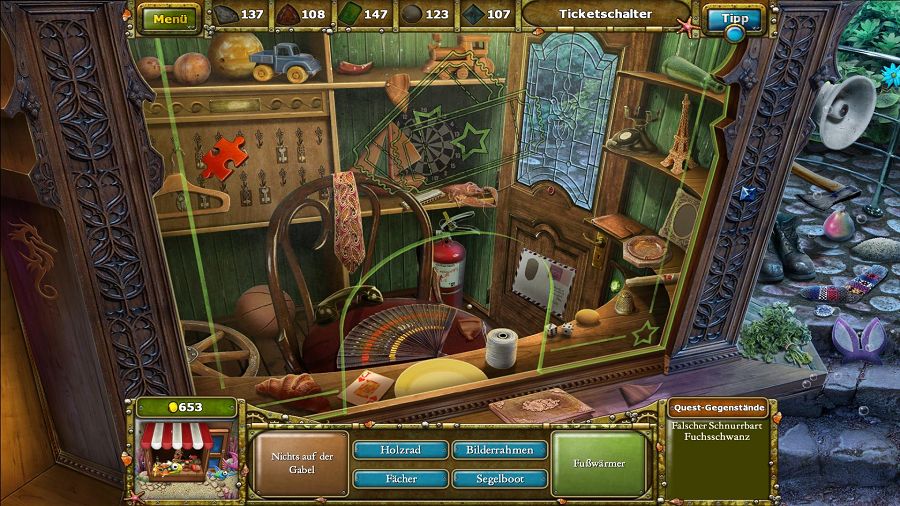
Task: Click the green Fußwärmer panel
Action: (599, 464)
